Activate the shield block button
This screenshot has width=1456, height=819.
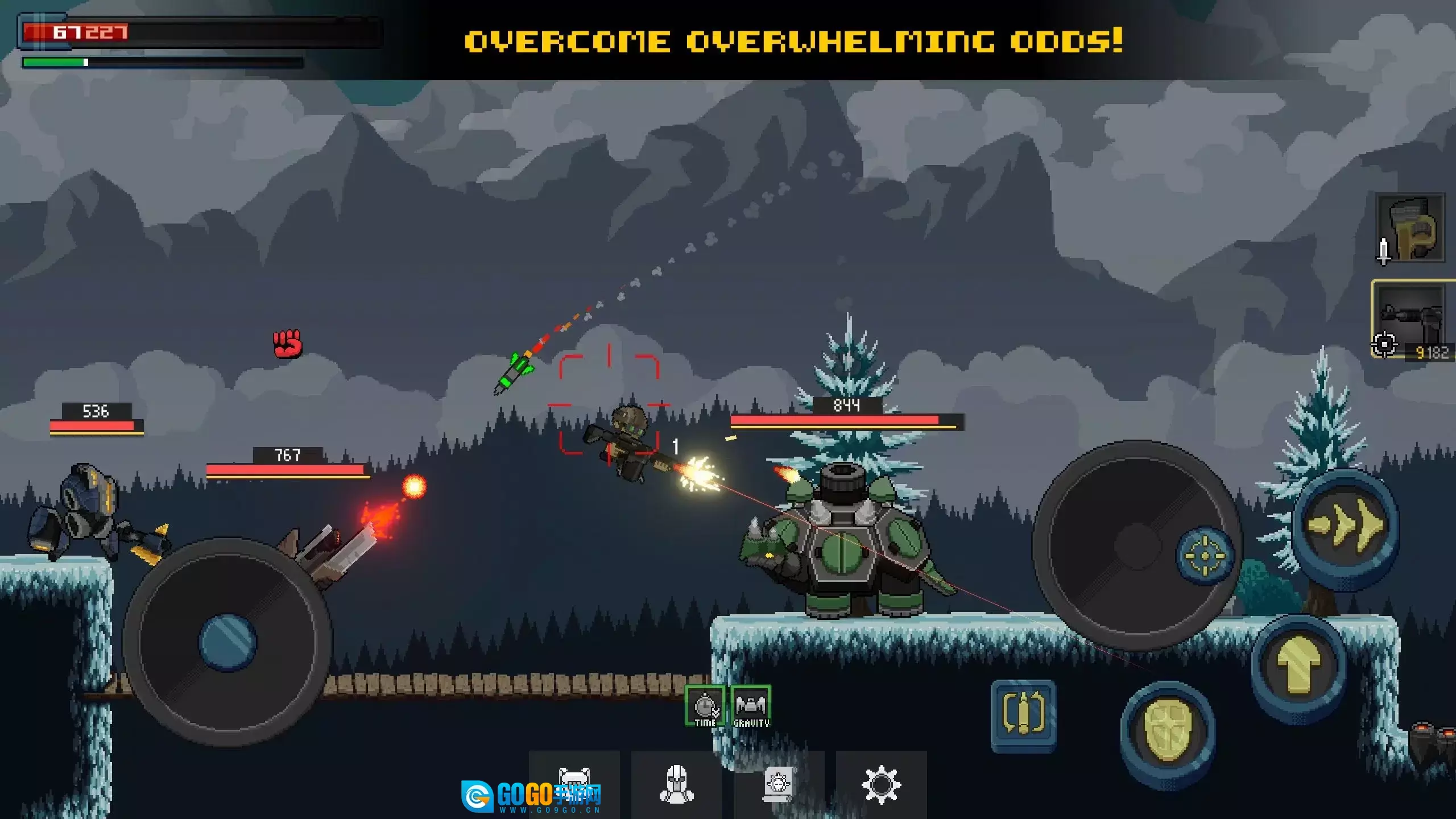coord(1168,730)
